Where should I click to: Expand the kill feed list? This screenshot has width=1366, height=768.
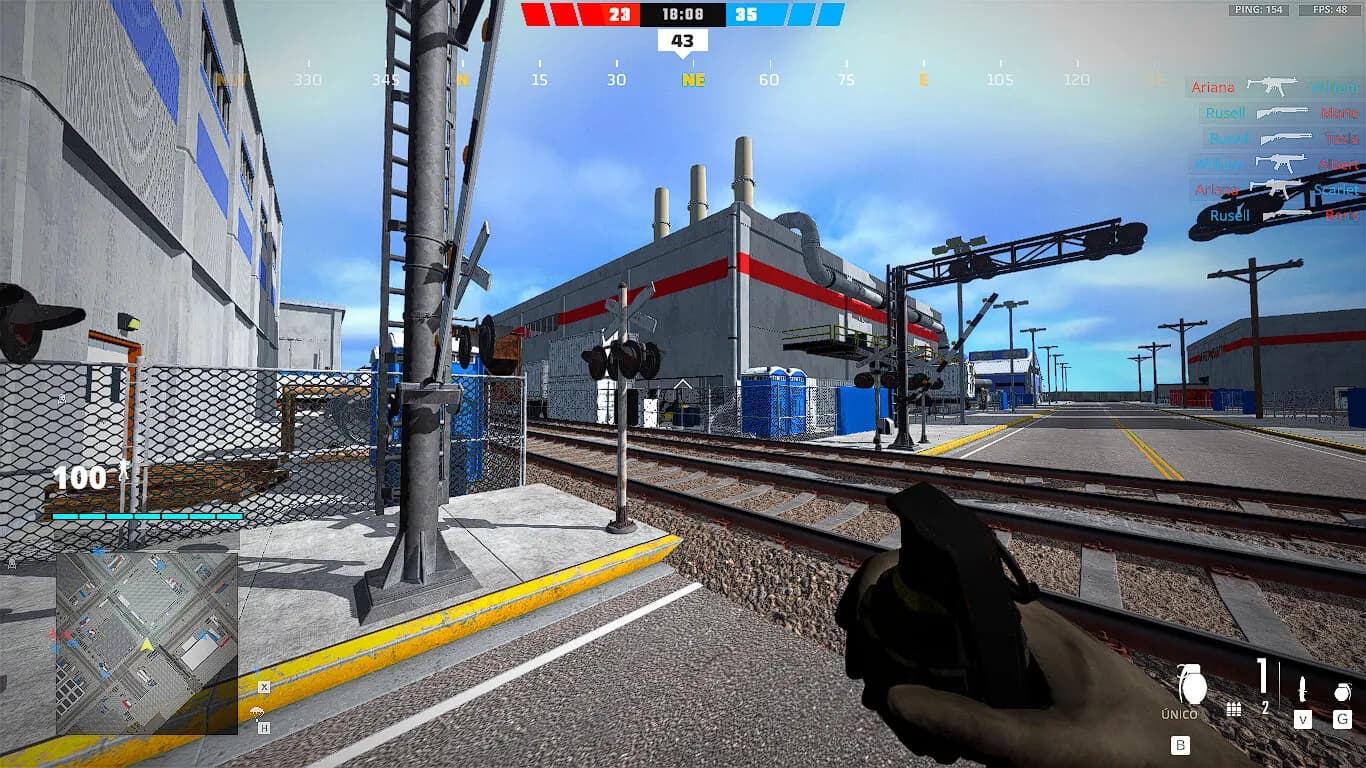coord(1270,150)
